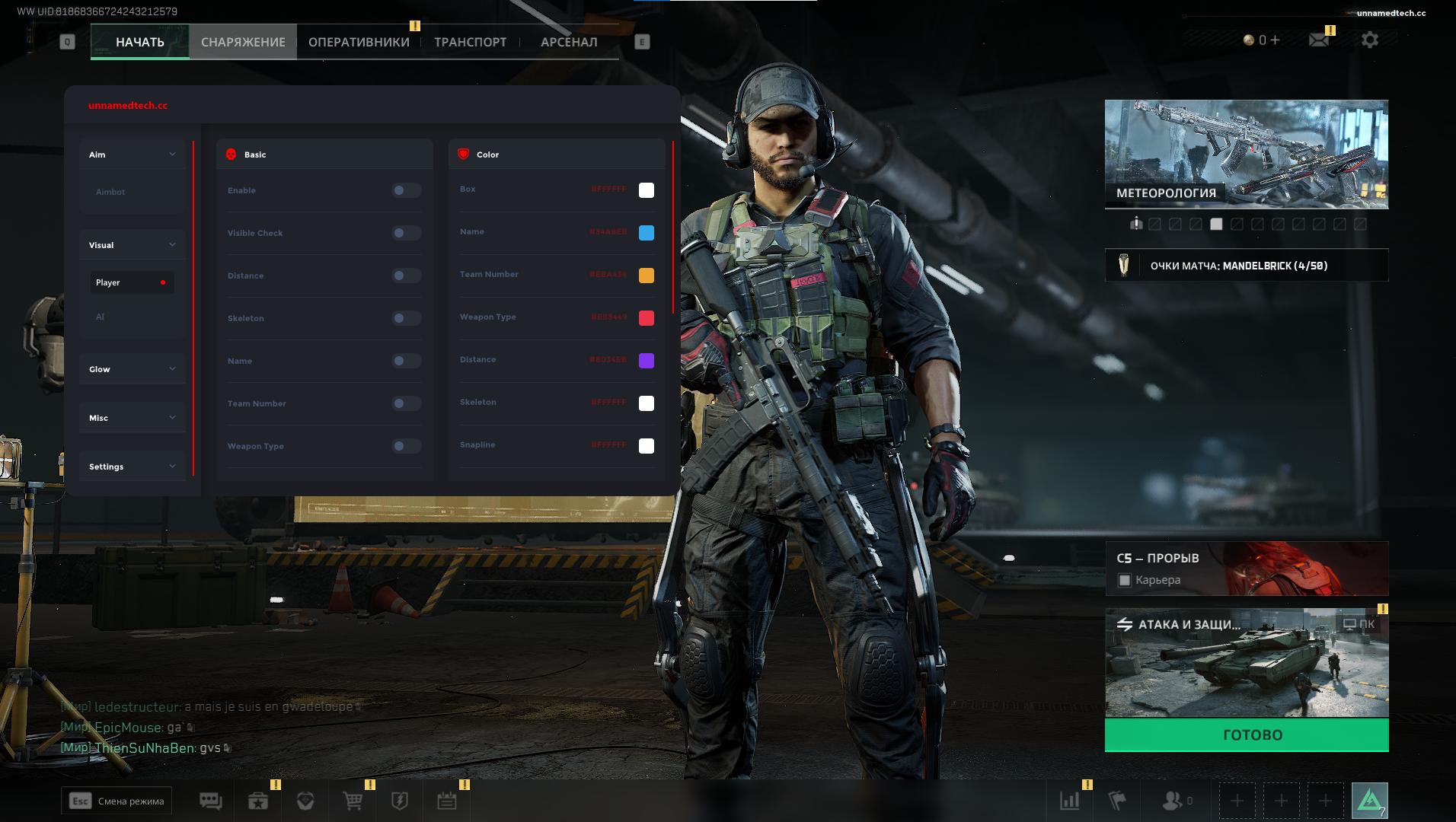Open the mail envelope icon

(x=1318, y=40)
